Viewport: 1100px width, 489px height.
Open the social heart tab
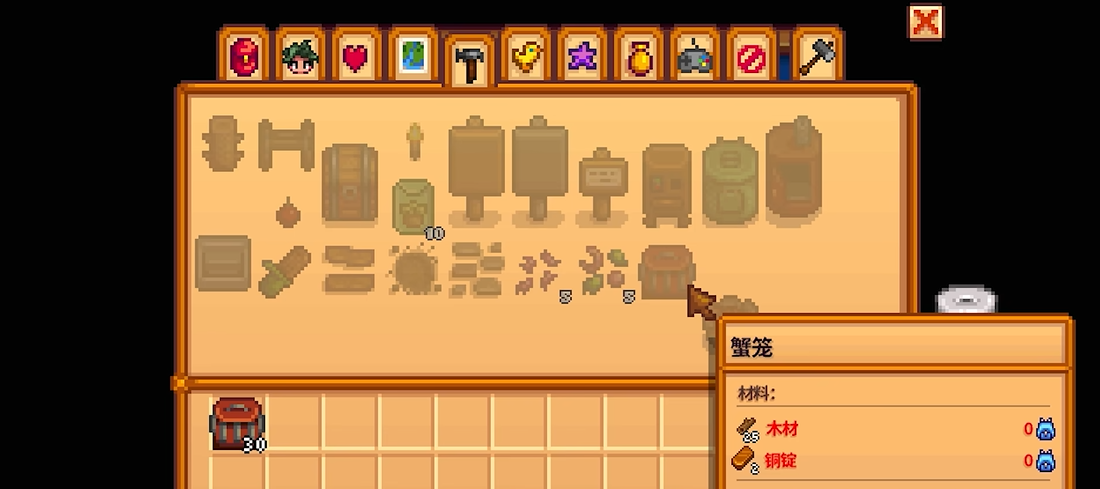(x=355, y=56)
